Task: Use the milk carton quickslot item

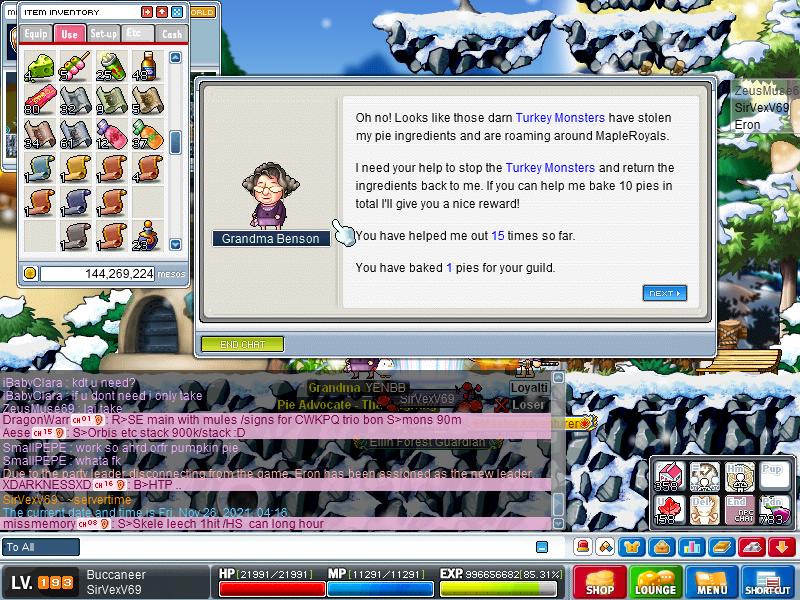Action: click(669, 475)
